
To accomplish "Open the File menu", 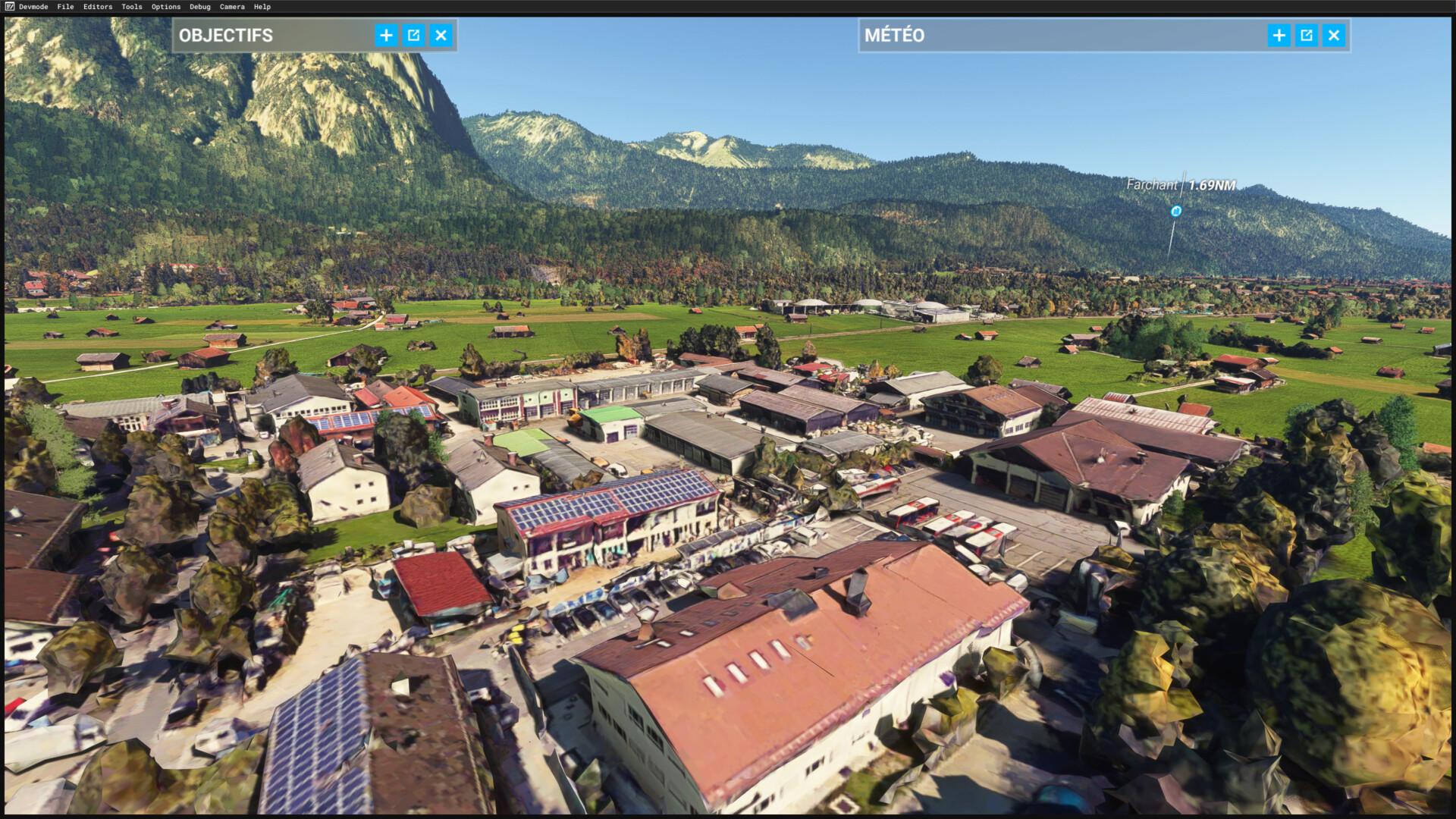I will click(x=65, y=7).
